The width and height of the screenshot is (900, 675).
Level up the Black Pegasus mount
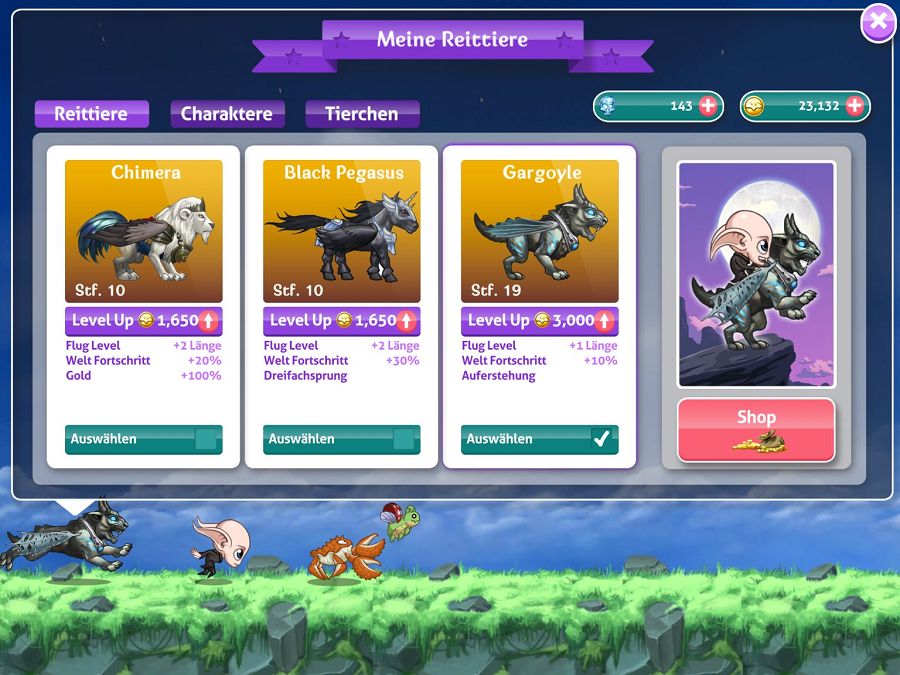click(341, 321)
